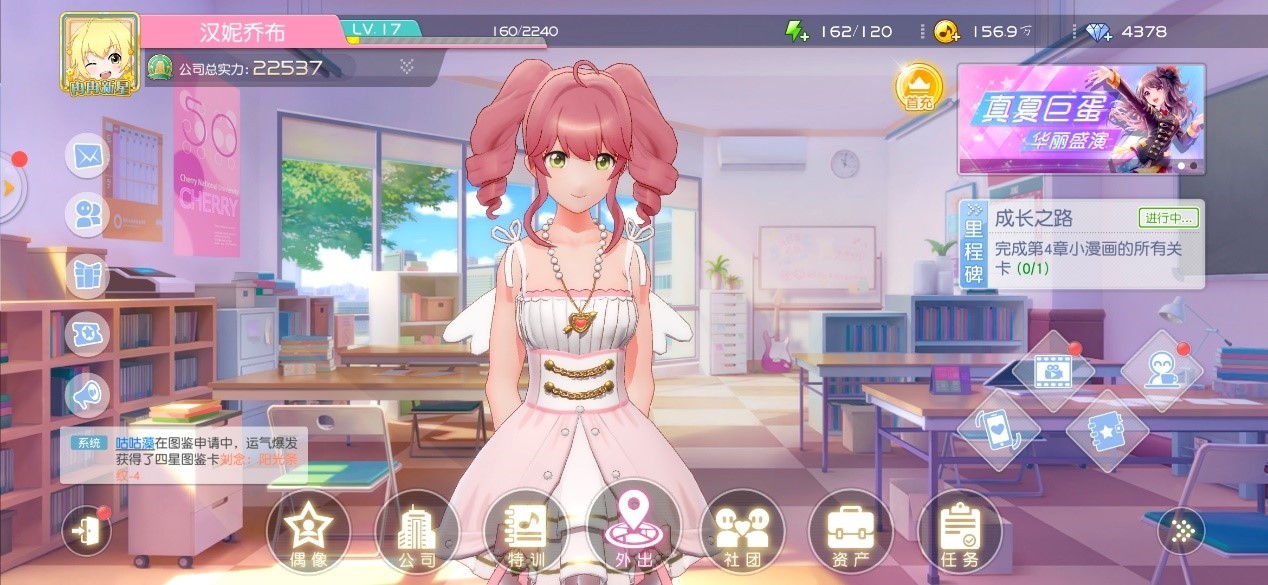
Task: Open the 成长之路 milestone tracker
Action: (x=1081, y=244)
